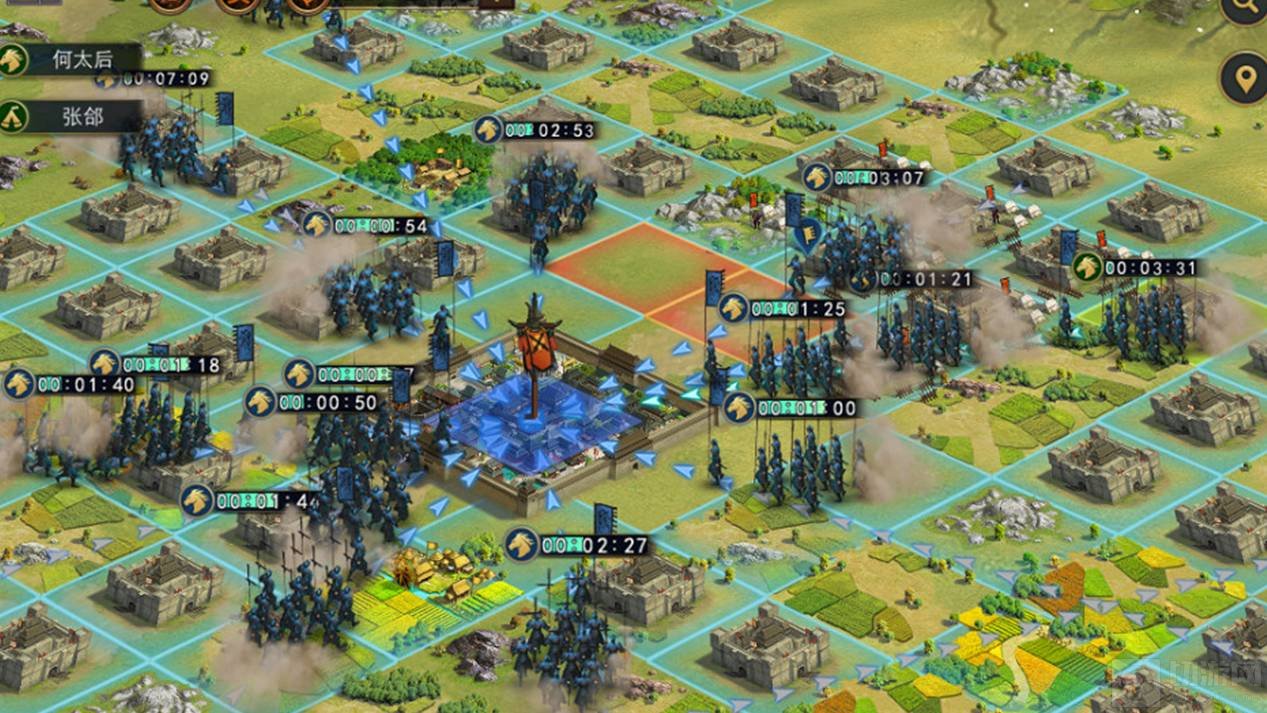This screenshot has width=1267, height=713.
Task: Select the green horse marker showing 00:03:31
Action: click(1087, 267)
